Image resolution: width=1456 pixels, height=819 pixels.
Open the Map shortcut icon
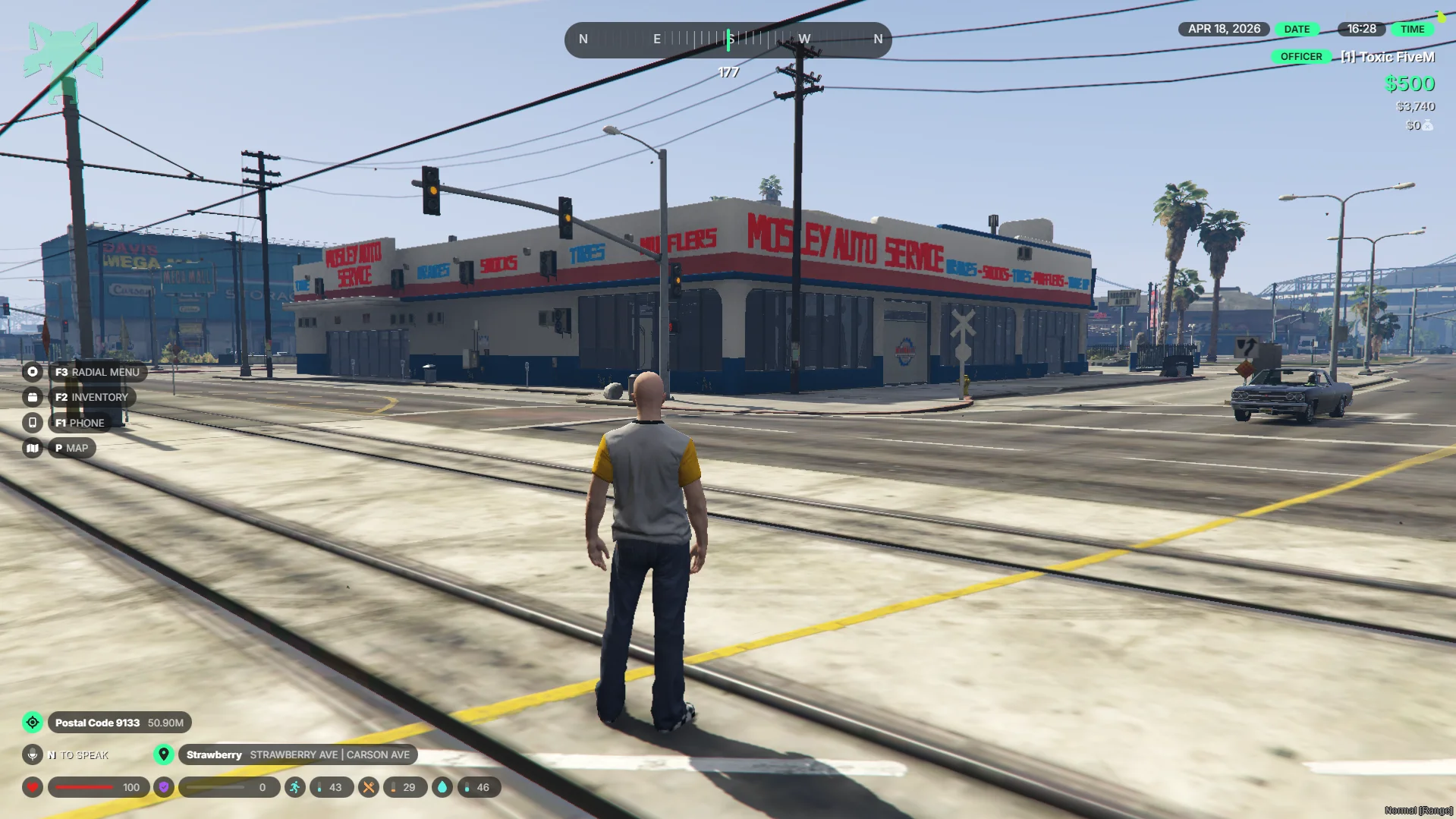click(x=33, y=449)
